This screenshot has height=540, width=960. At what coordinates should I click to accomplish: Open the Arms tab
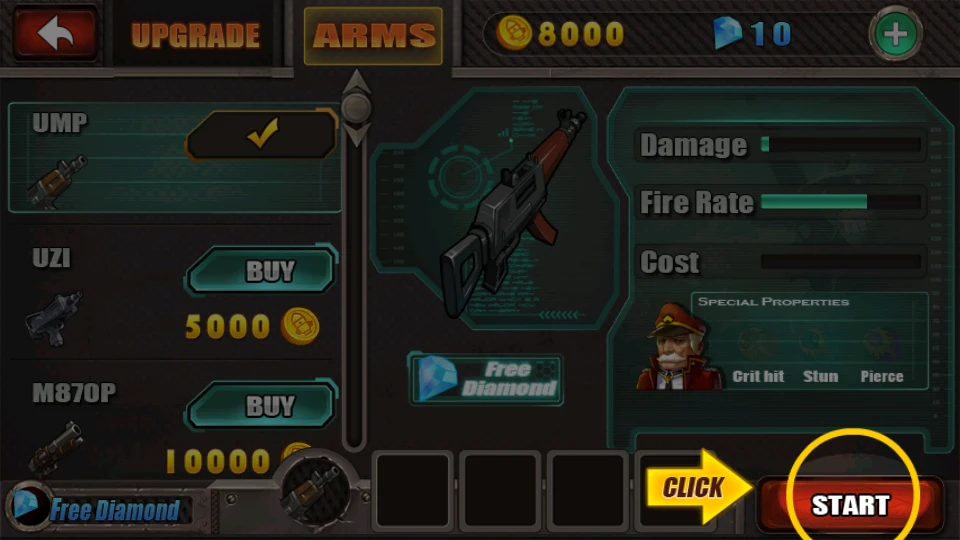tap(373, 36)
